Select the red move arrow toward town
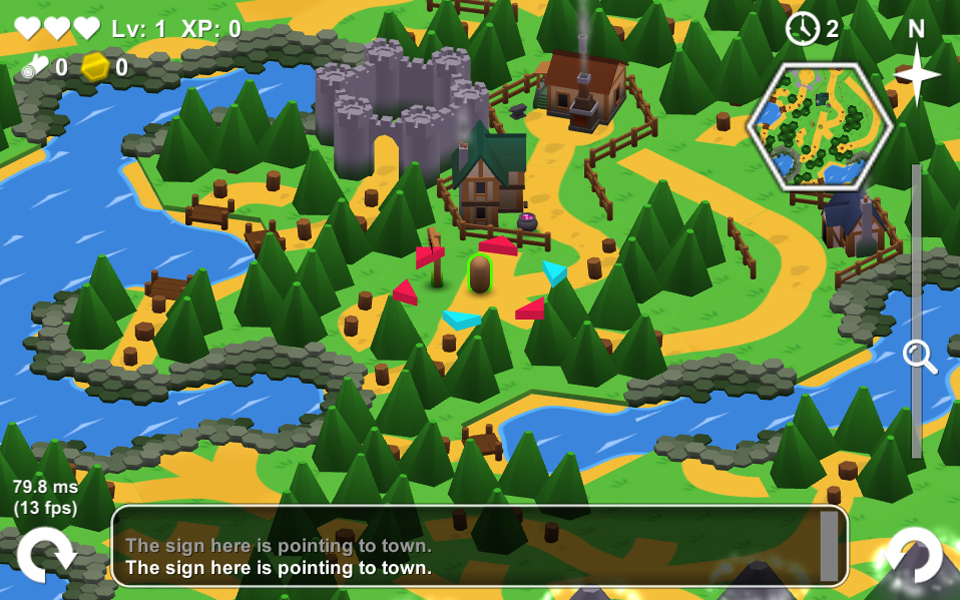Screen dimensions: 960x600 point(499,245)
